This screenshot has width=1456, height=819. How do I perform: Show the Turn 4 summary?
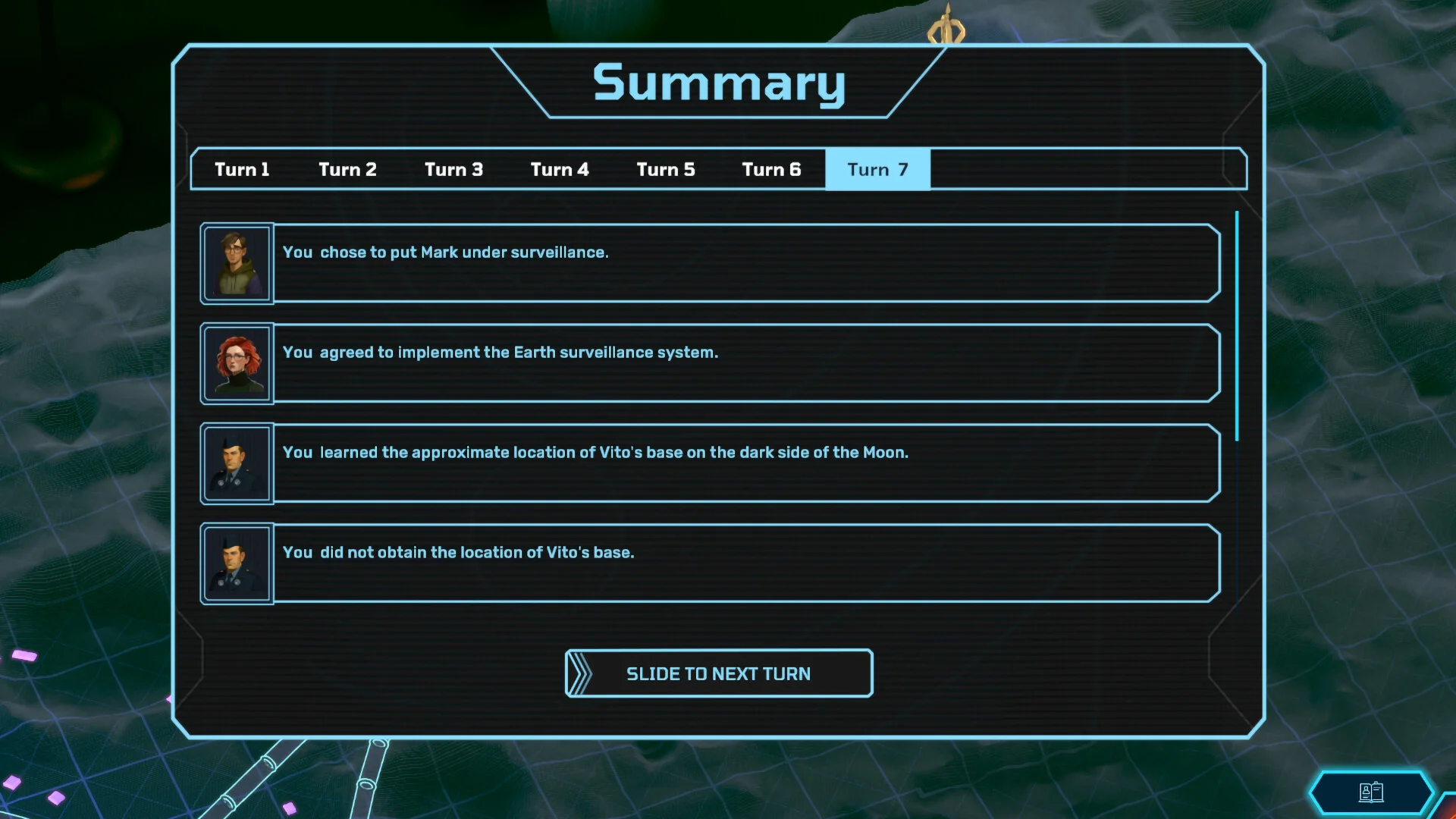[560, 169]
